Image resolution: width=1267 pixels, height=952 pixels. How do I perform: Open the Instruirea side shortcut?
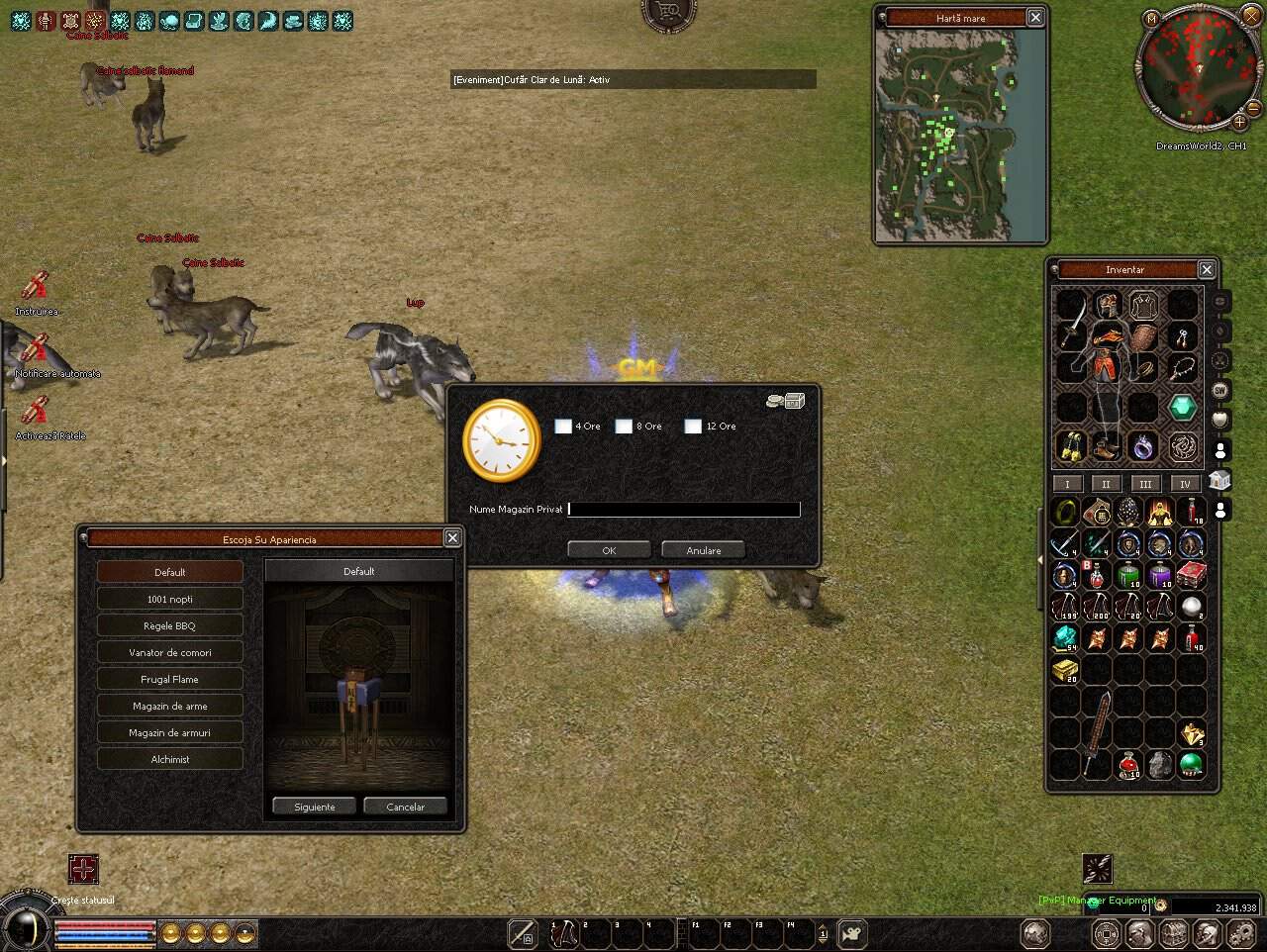(36, 288)
